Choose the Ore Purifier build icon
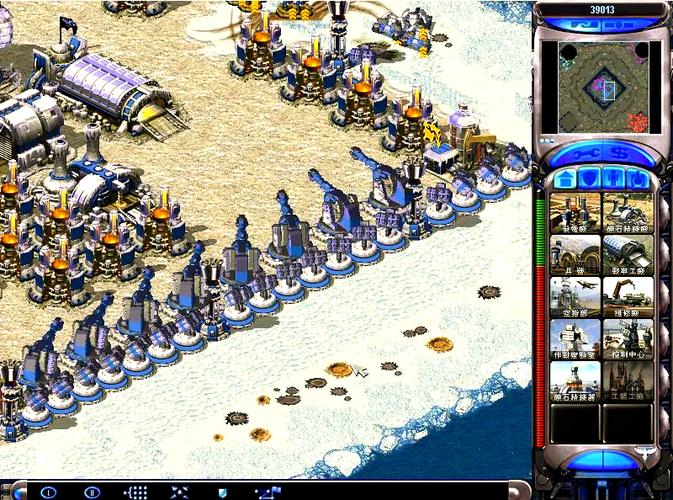 tap(575, 381)
